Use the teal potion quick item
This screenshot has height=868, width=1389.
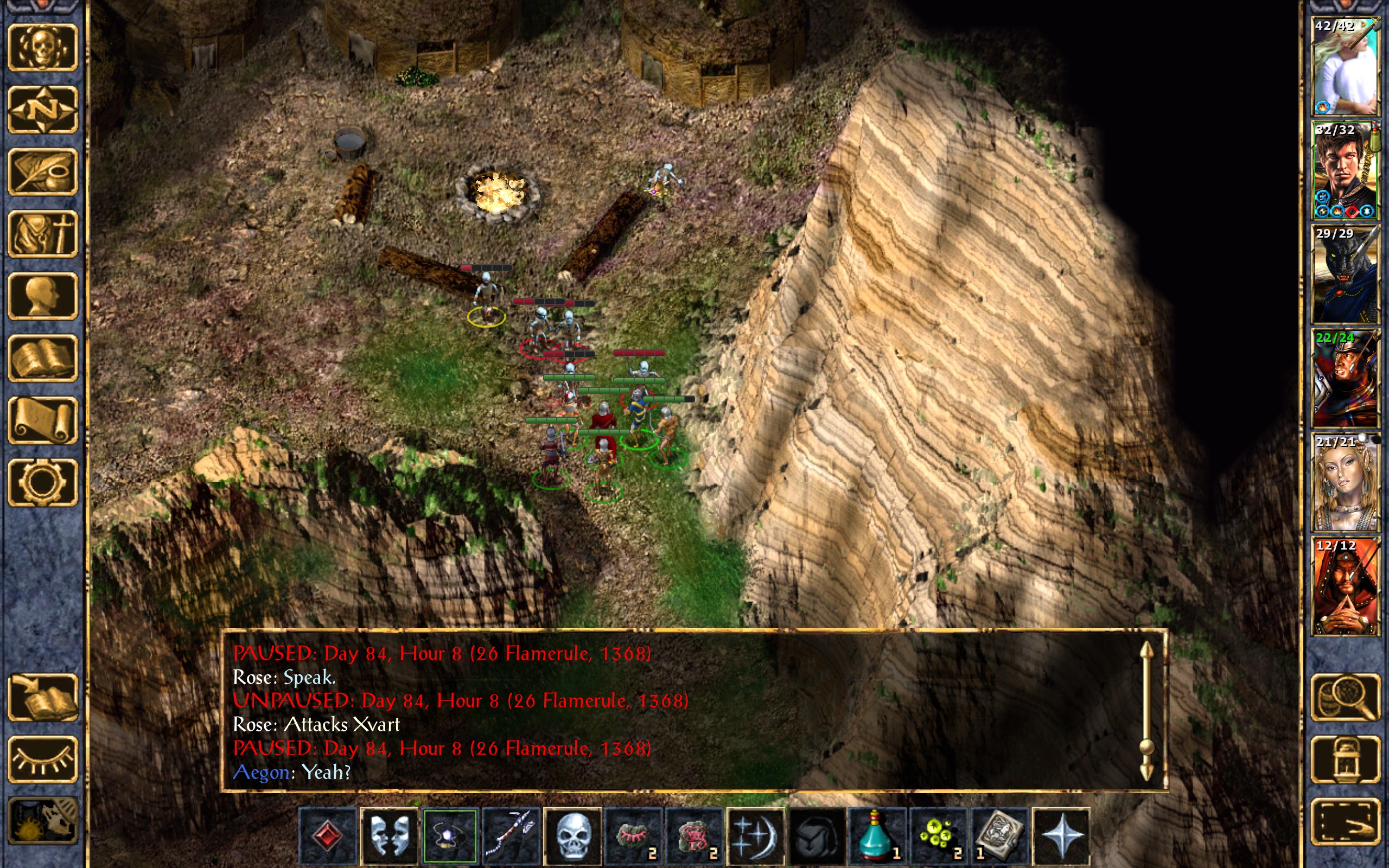coord(877,835)
